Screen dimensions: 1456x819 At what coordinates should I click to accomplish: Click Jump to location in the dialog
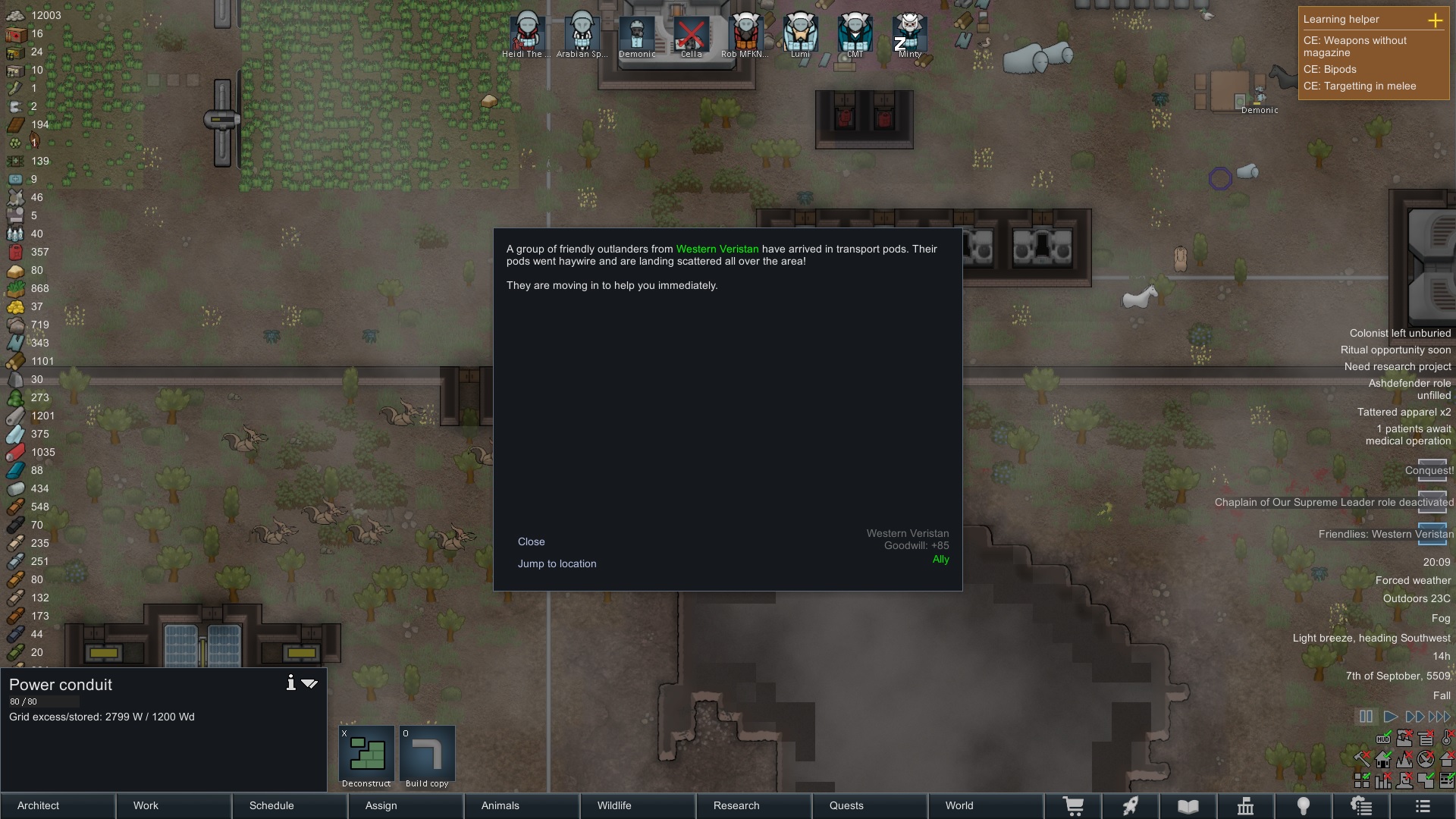557,563
